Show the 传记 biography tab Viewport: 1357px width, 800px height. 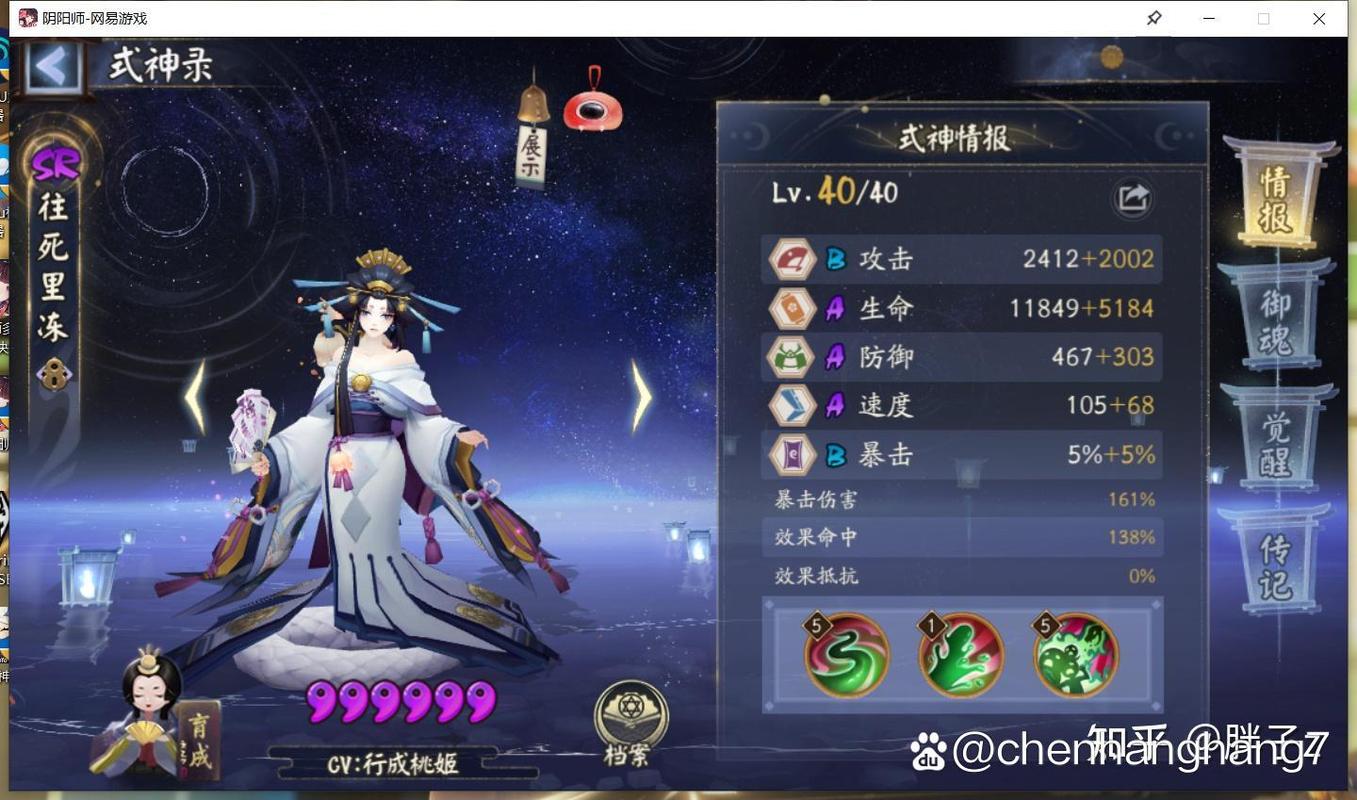(1275, 566)
